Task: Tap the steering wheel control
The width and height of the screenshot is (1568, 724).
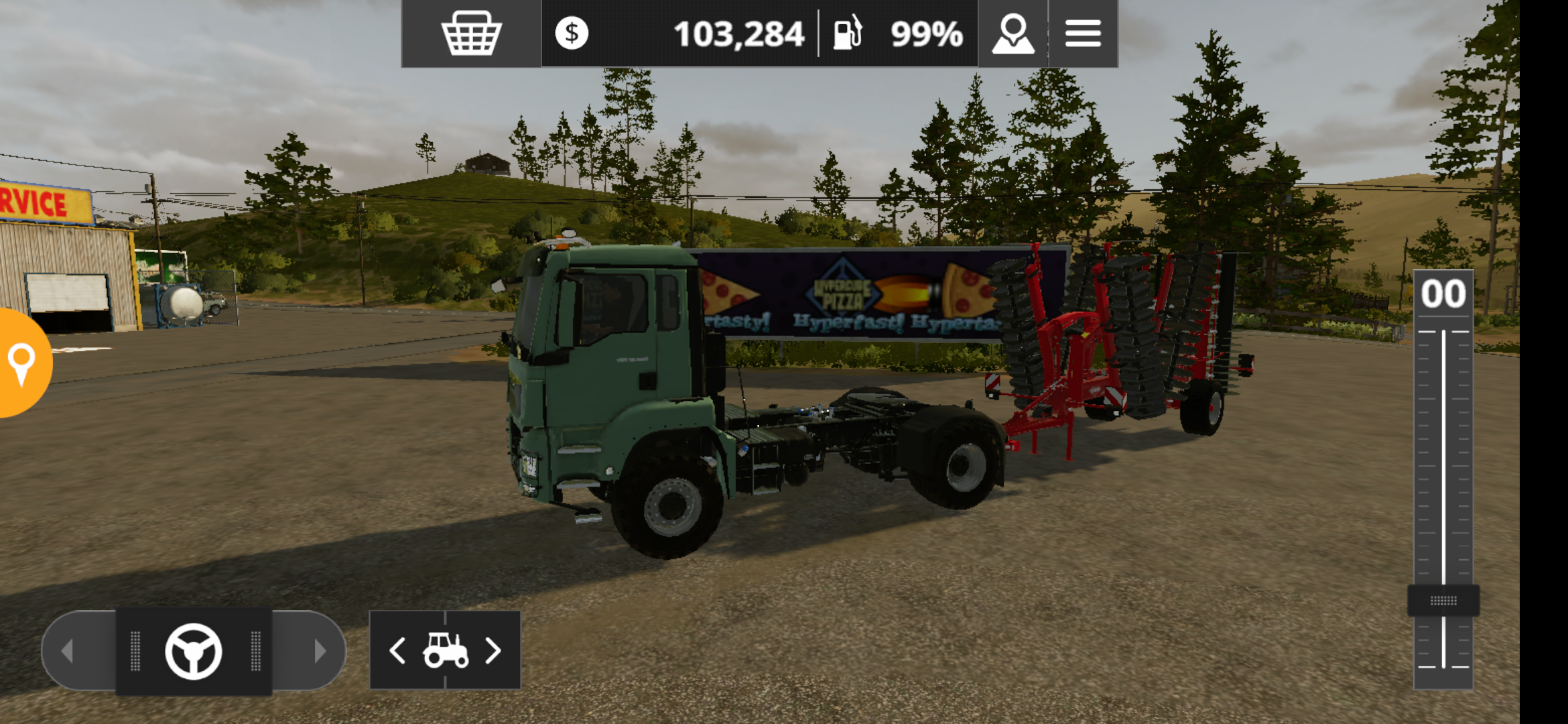Action: point(194,651)
